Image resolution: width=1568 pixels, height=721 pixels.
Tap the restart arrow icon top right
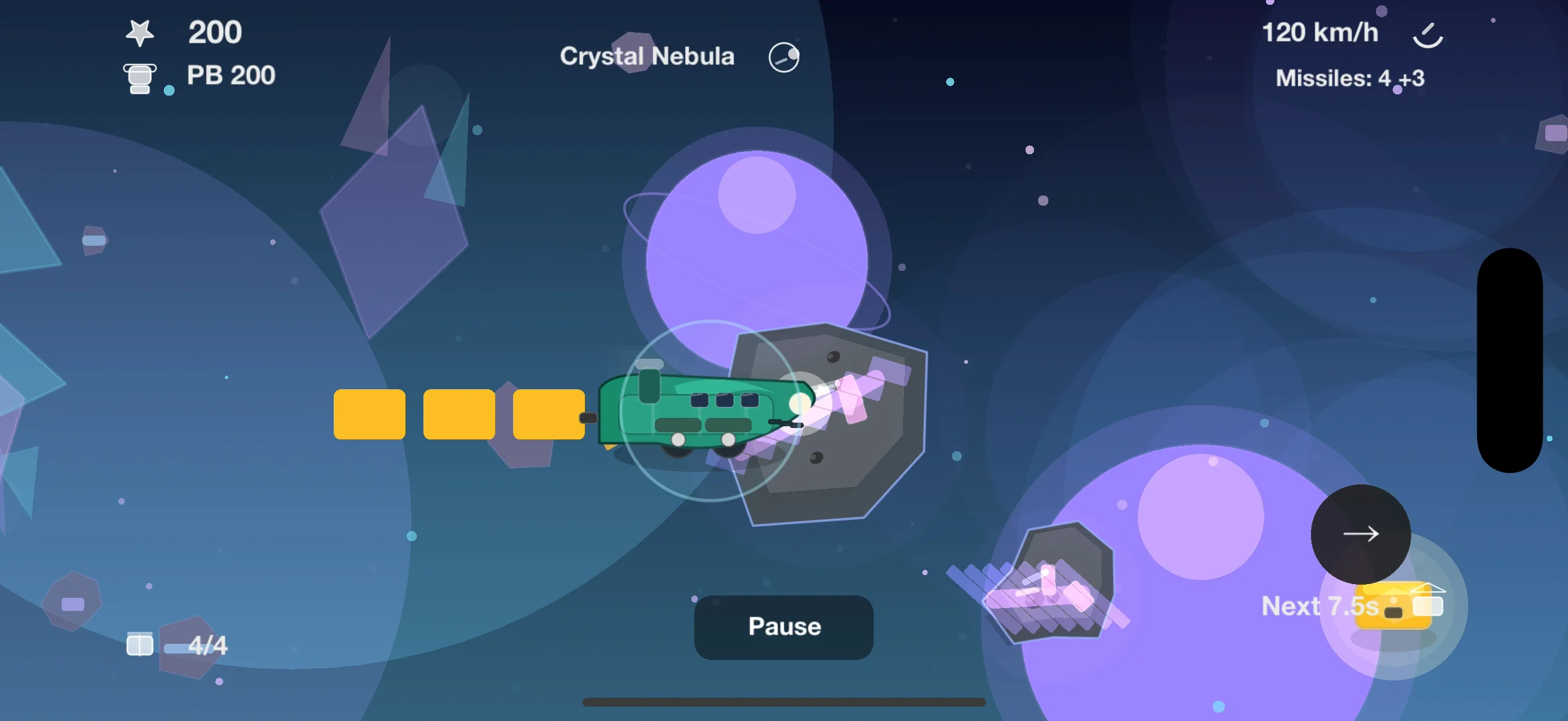tap(1427, 33)
